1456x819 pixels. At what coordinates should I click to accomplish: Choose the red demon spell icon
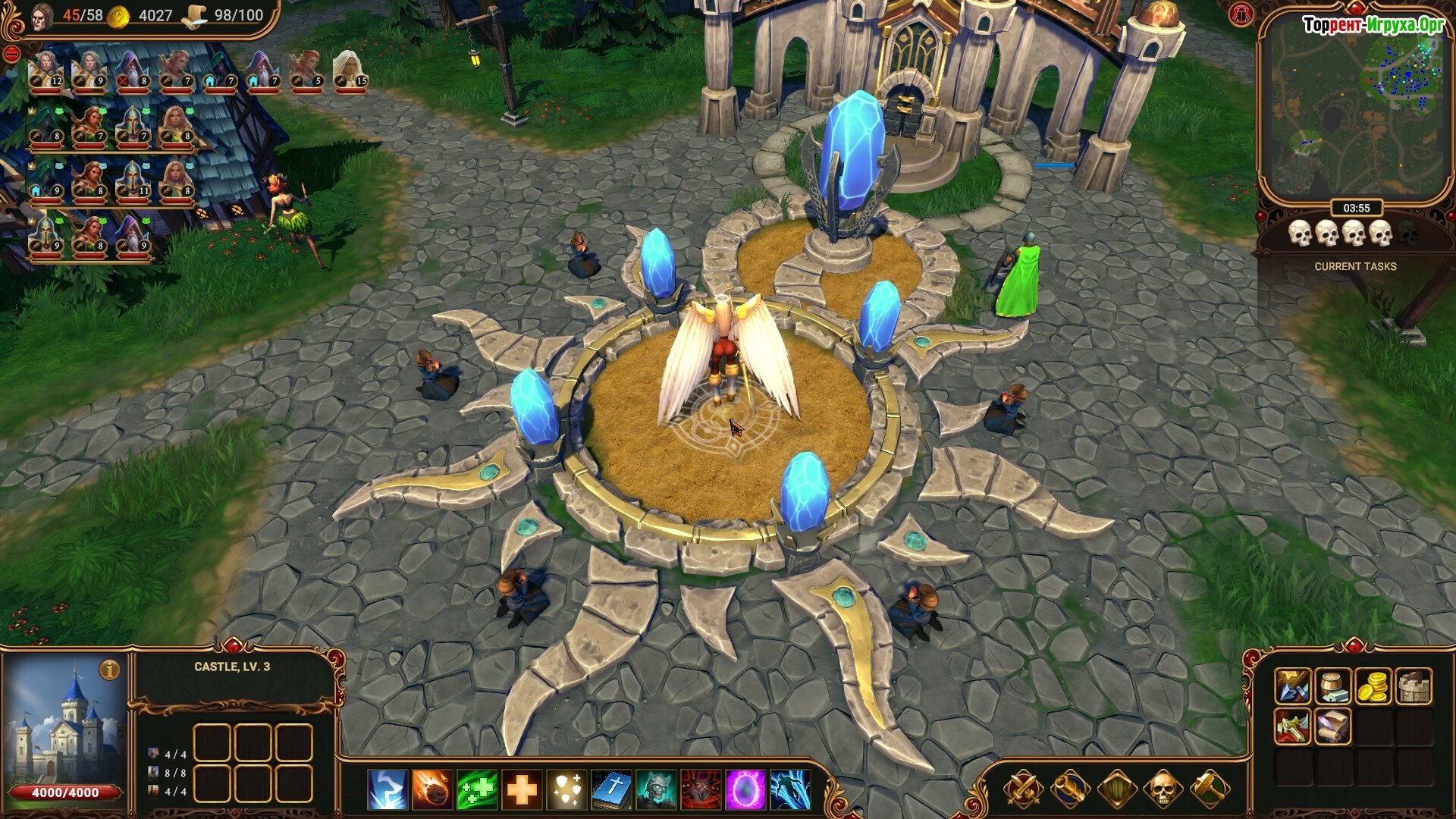701,789
